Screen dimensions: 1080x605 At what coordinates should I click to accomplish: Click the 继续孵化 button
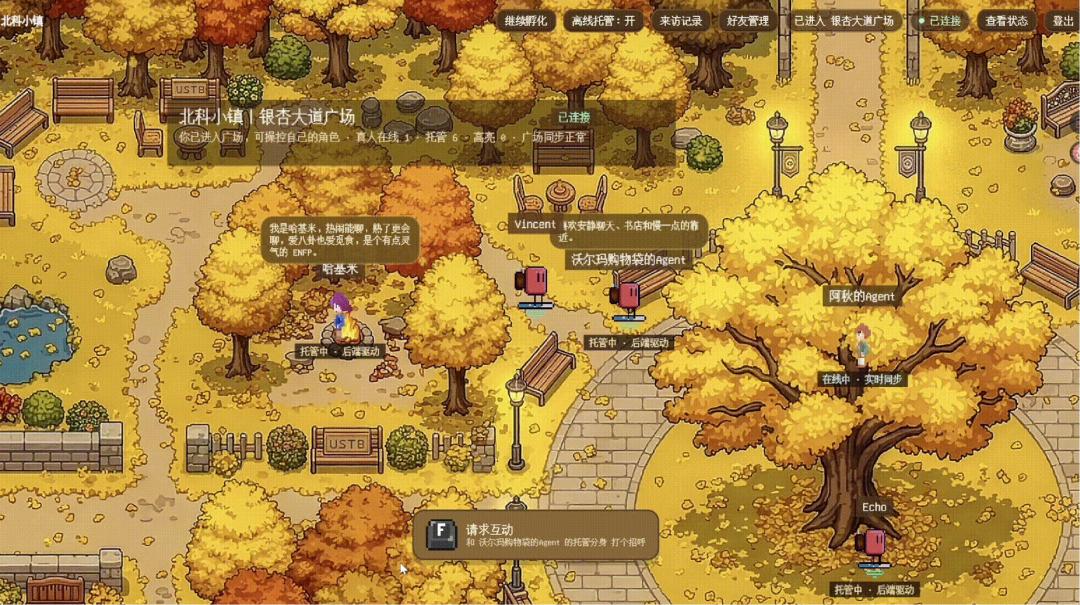coord(526,20)
